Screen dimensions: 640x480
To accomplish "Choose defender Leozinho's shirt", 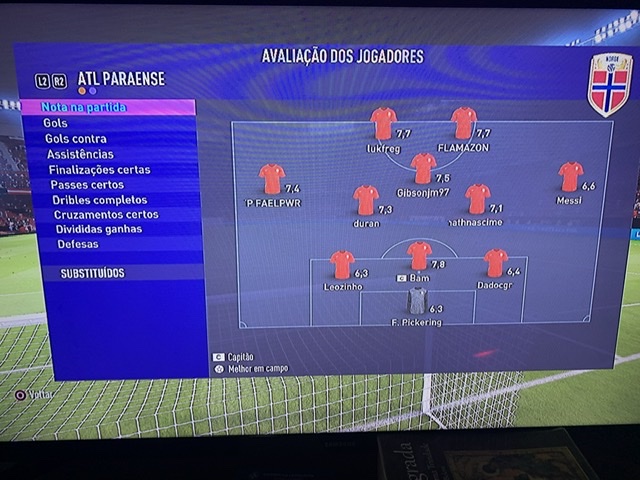I will pos(343,264).
